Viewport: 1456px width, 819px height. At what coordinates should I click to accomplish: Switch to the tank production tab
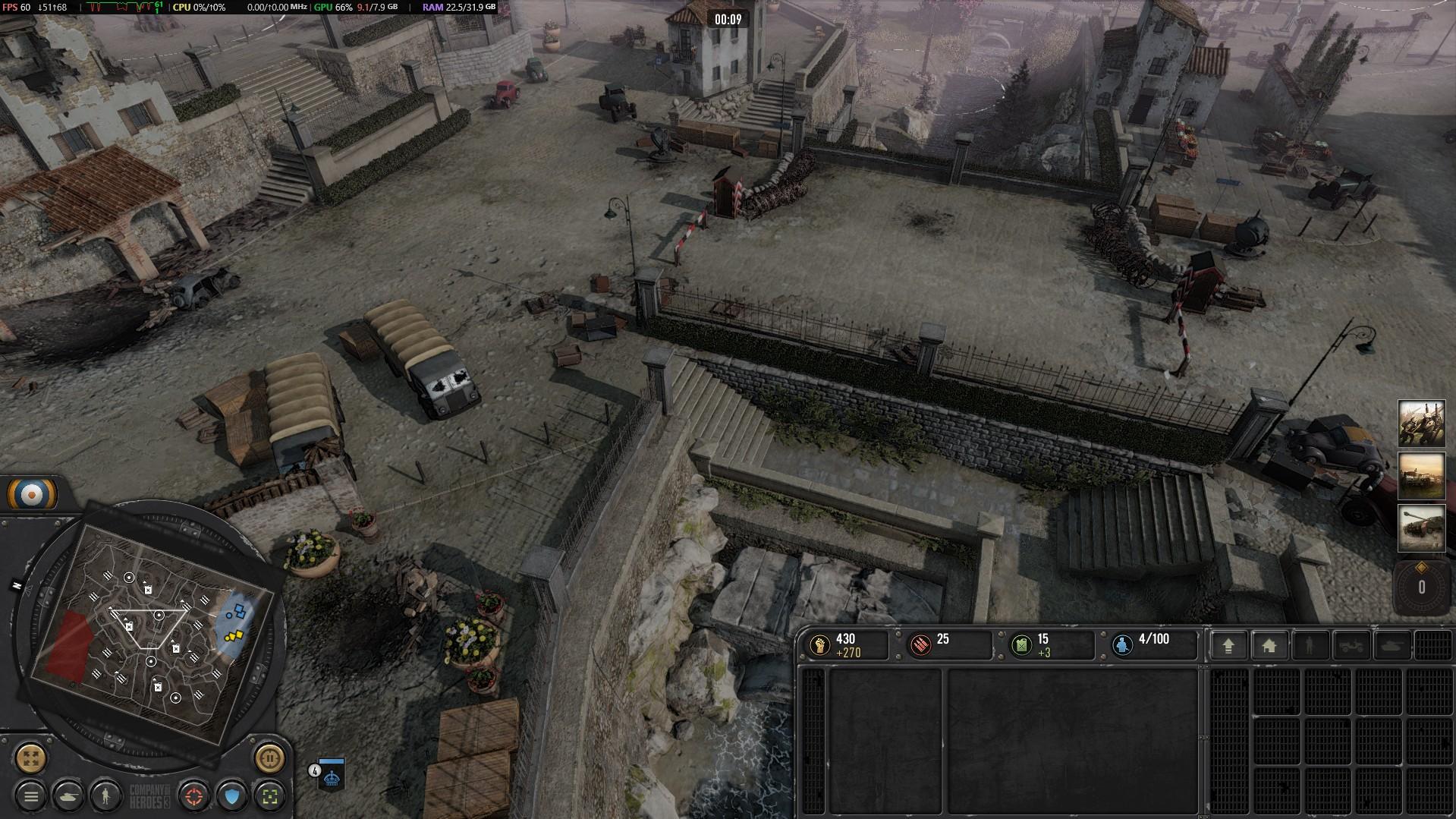(x=1392, y=646)
